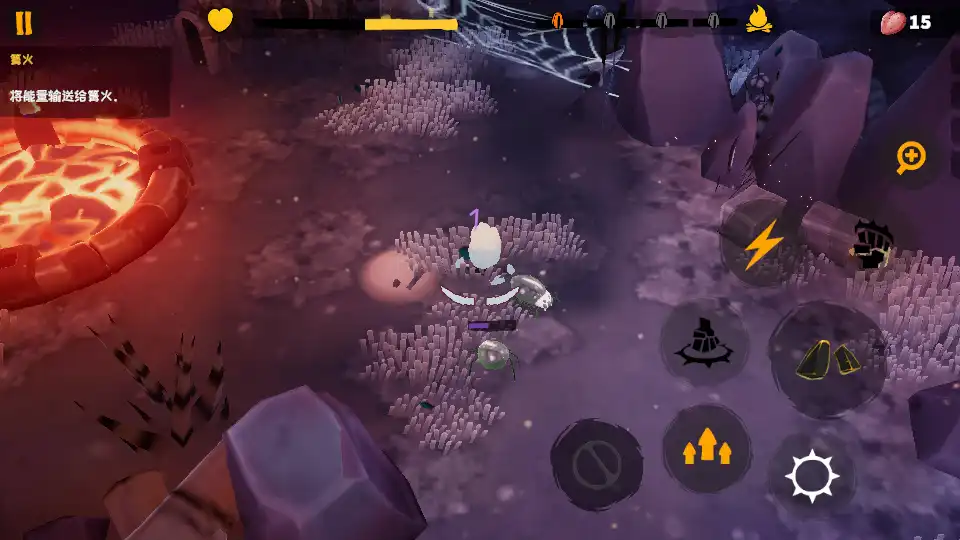Use the clenched fist attack ability
This screenshot has width=960, height=540.
point(871,243)
